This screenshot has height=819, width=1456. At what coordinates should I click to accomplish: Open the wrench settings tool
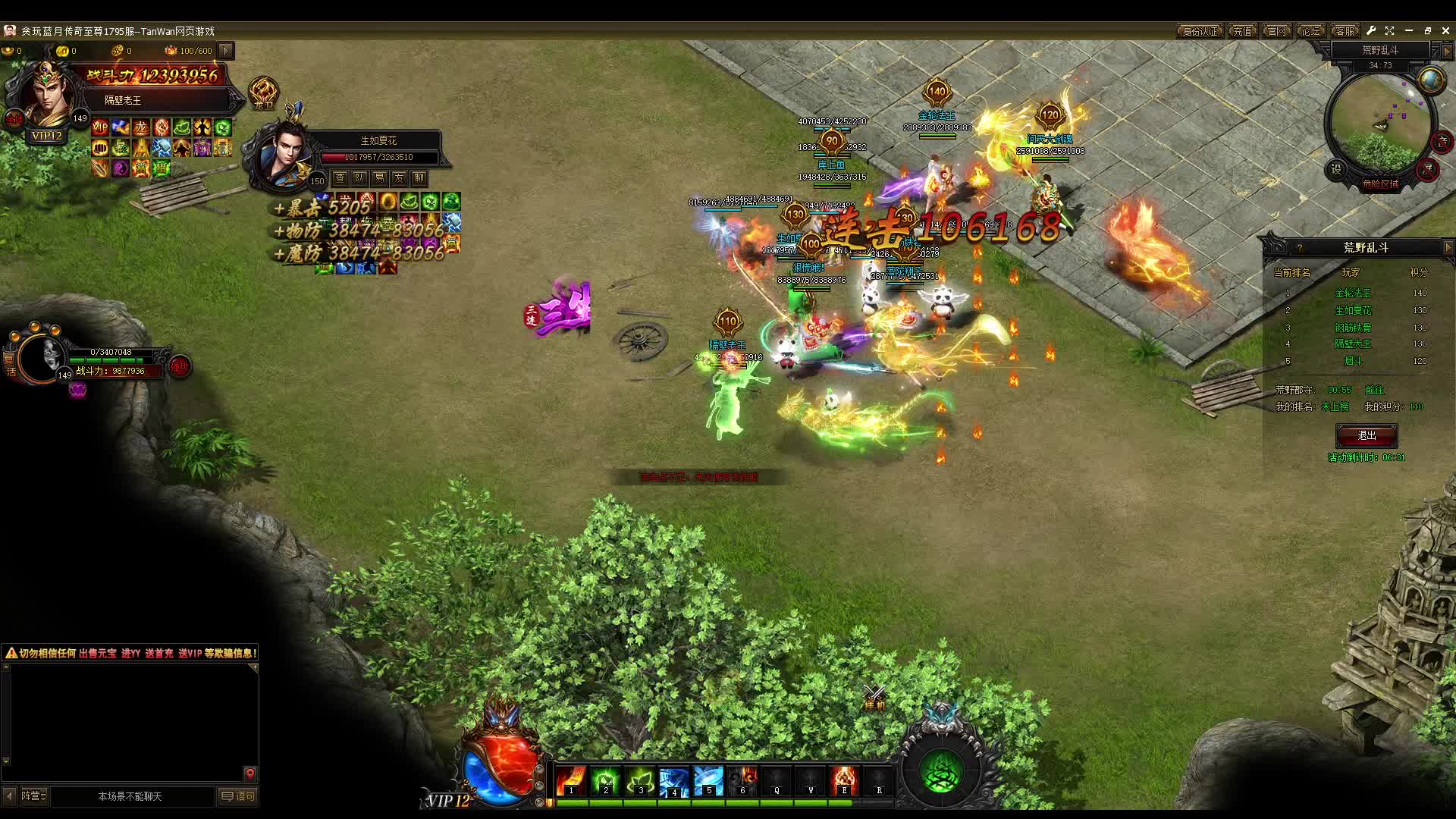1371,31
